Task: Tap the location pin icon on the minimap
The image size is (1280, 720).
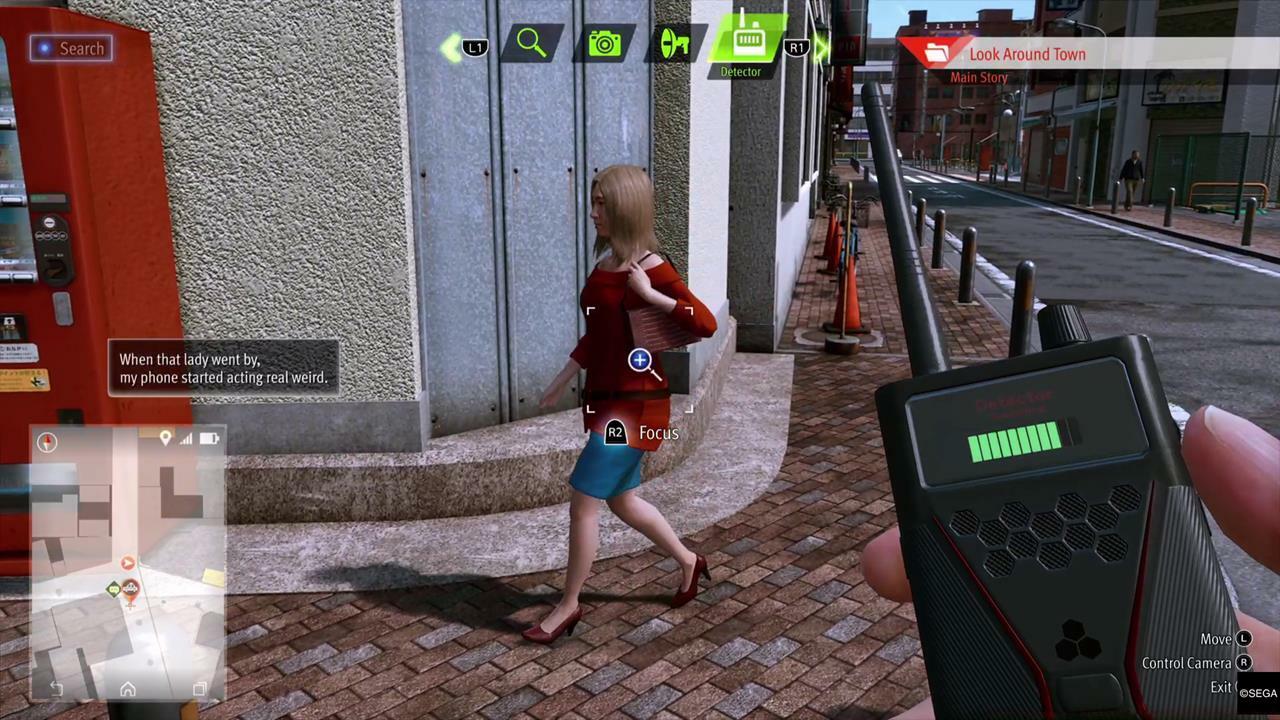Action: coord(165,438)
